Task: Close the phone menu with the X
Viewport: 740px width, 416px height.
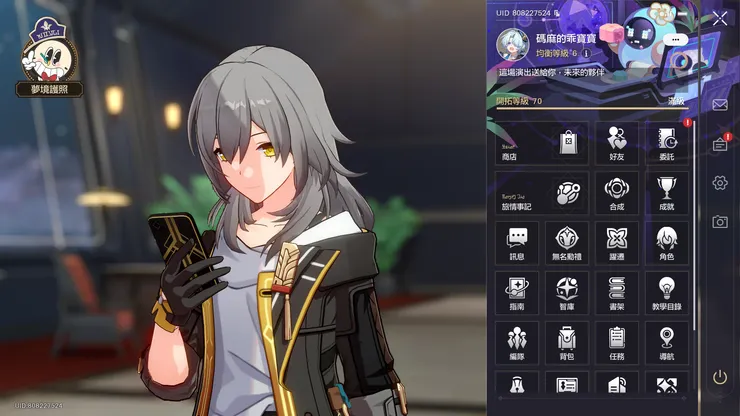Action: click(720, 18)
